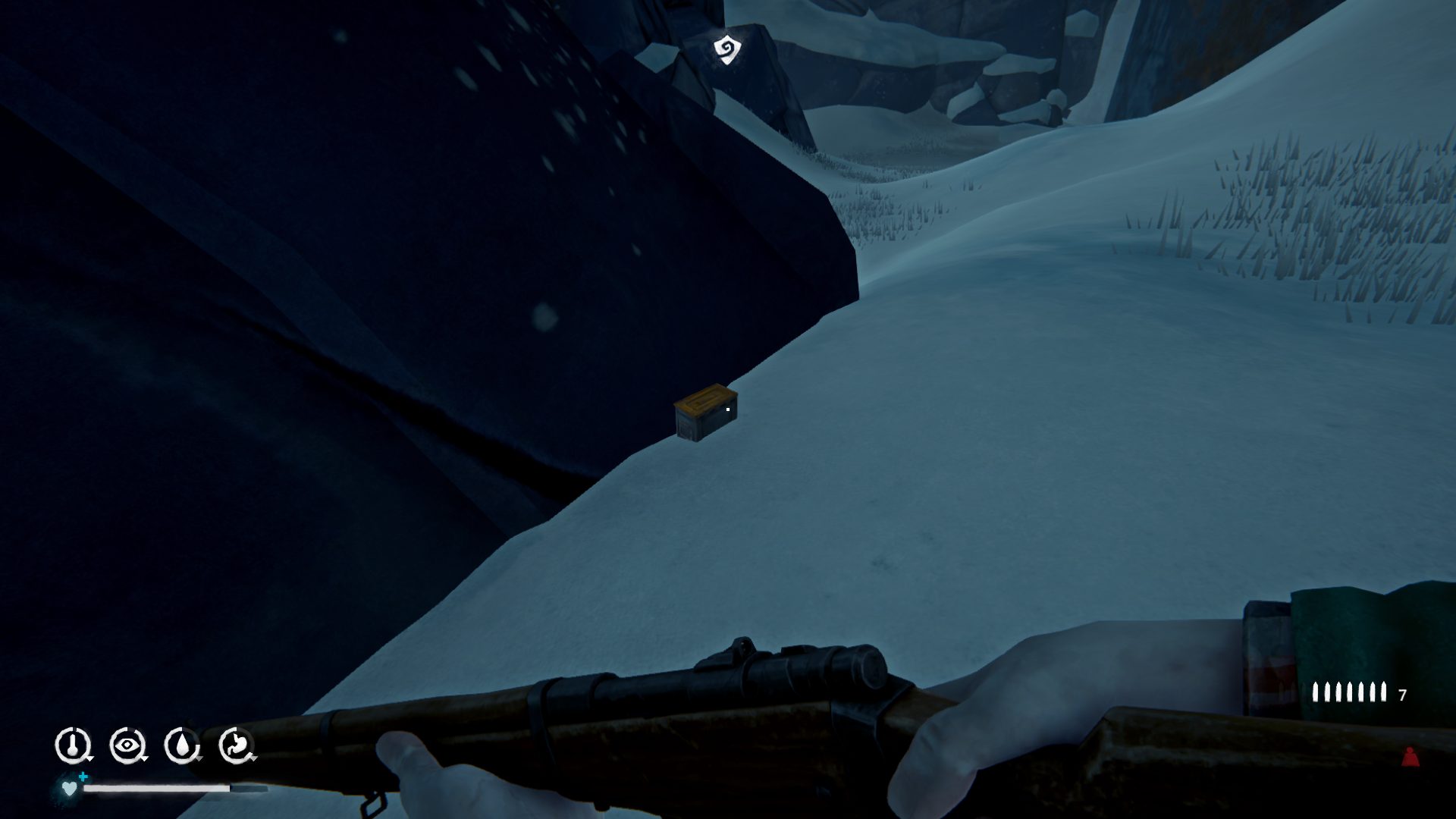Click the thermometer warmth status icon
Image resolution: width=1456 pixels, height=819 pixels.
tap(73, 745)
